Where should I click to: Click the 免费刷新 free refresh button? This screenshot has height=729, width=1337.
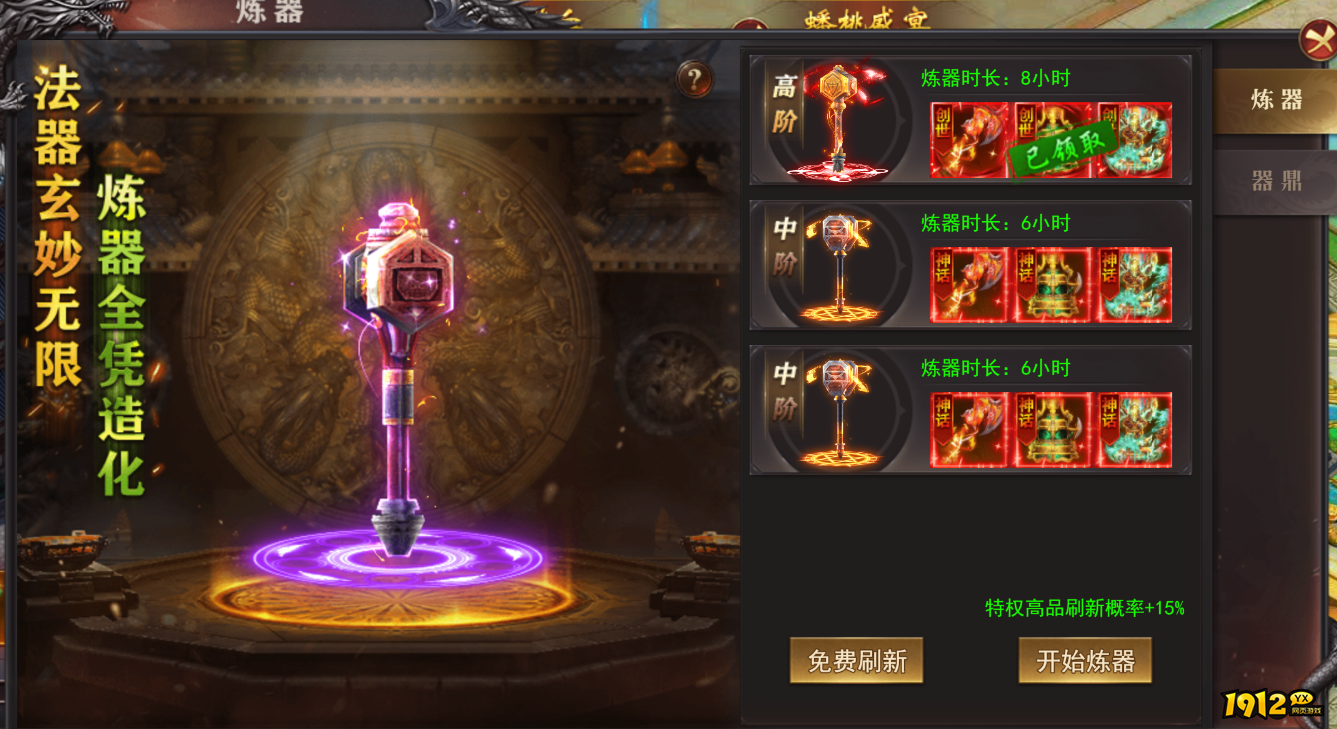click(x=856, y=661)
